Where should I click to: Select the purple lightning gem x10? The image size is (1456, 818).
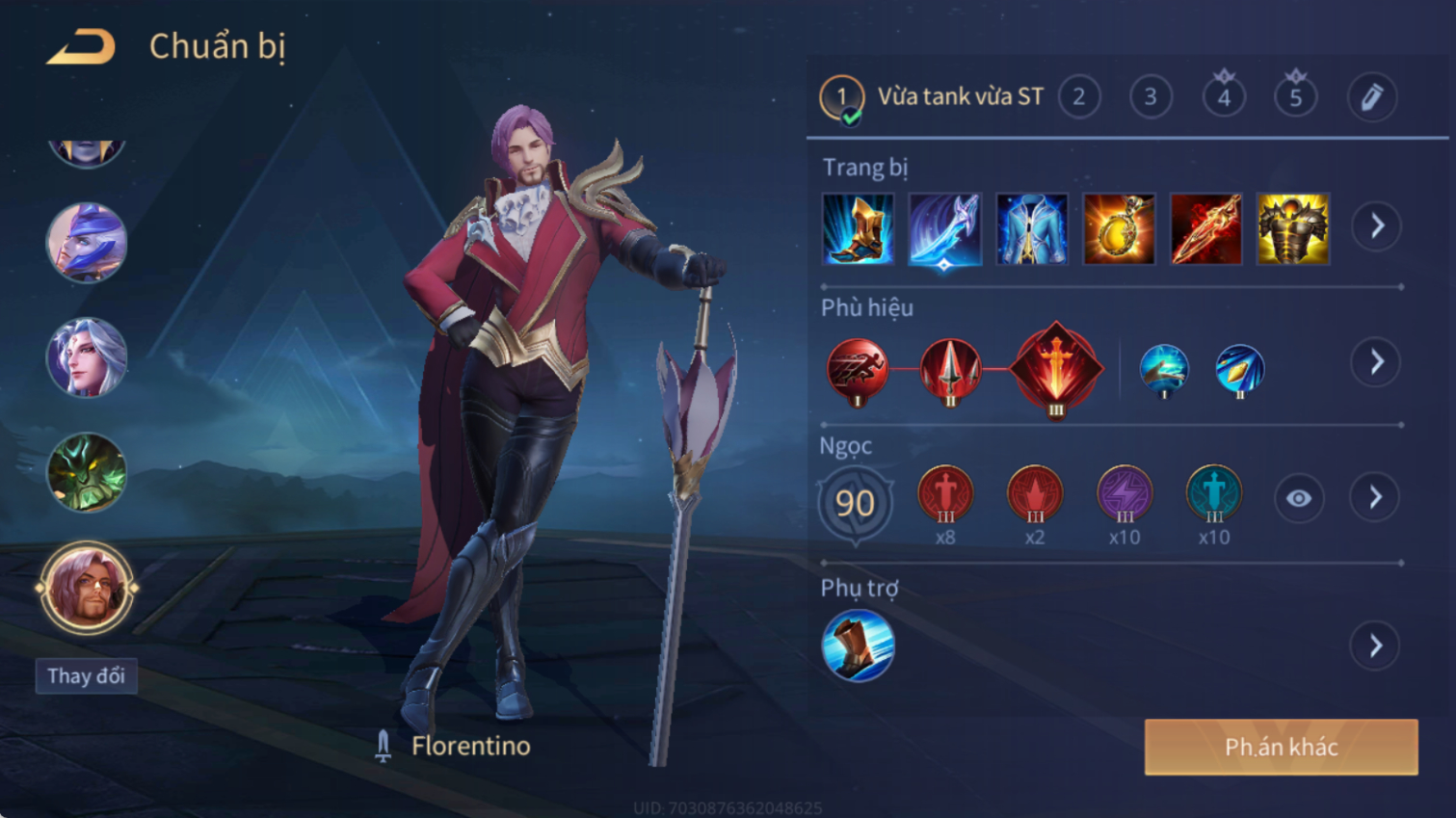[1125, 494]
